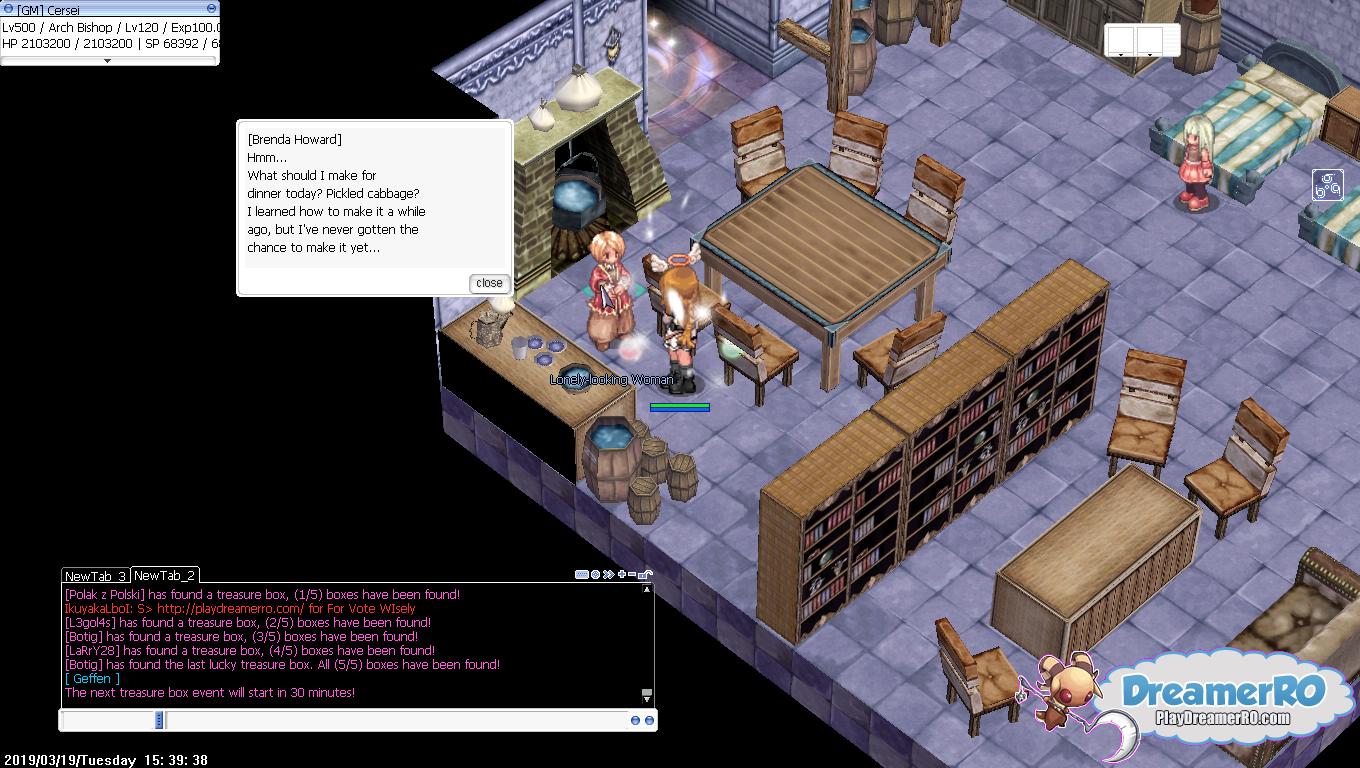Click the double-arrow chat option icon
This screenshot has width=1360, height=768.
coord(608,574)
